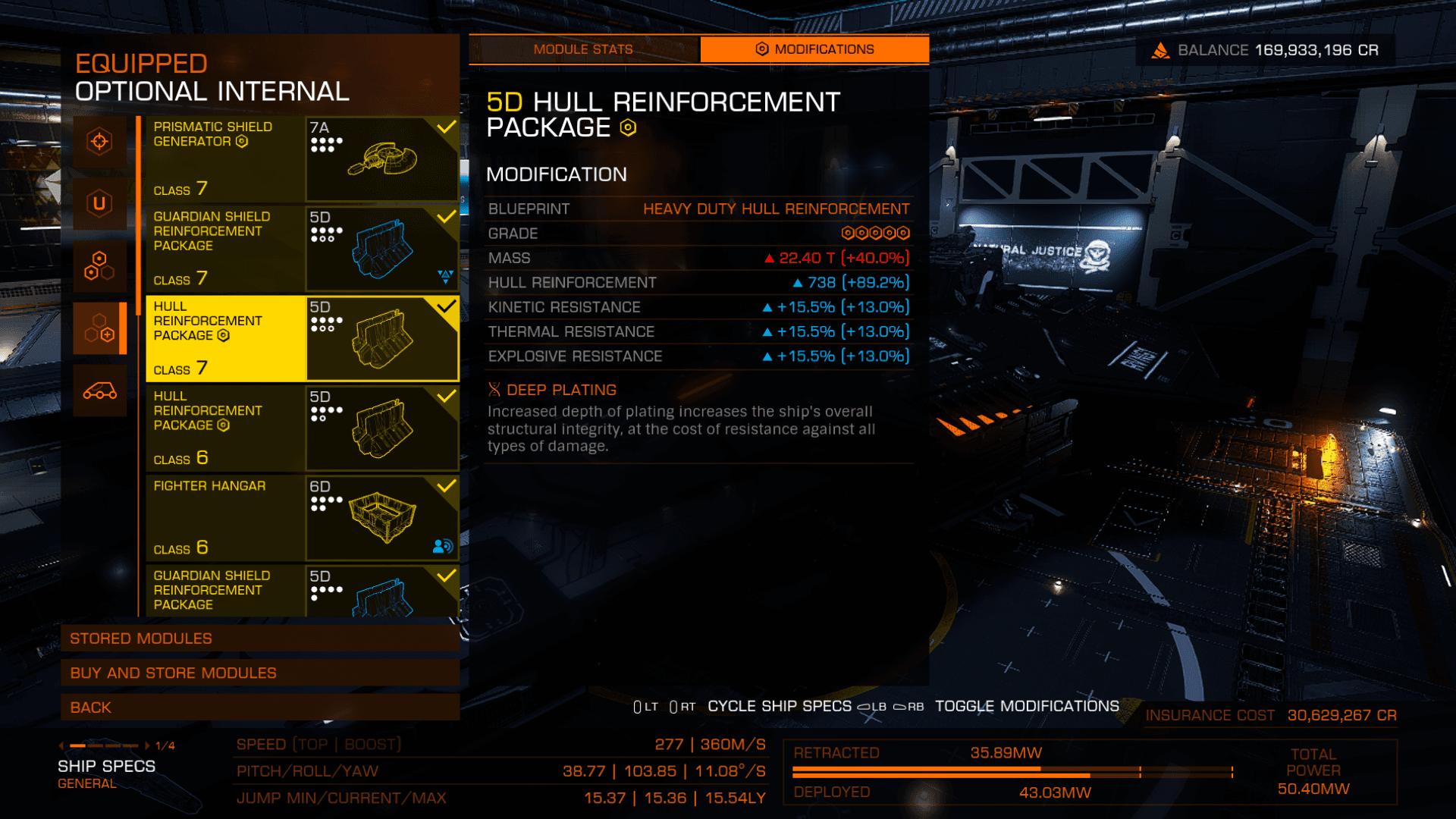
Task: Switch to the Module Stats tab
Action: pyautogui.click(x=583, y=49)
